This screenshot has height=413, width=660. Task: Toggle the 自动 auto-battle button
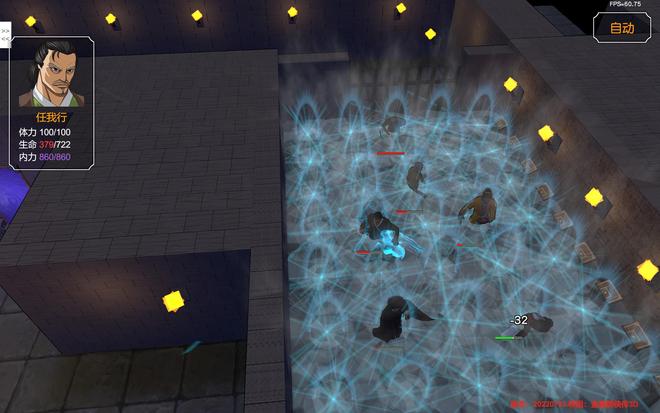click(x=622, y=28)
